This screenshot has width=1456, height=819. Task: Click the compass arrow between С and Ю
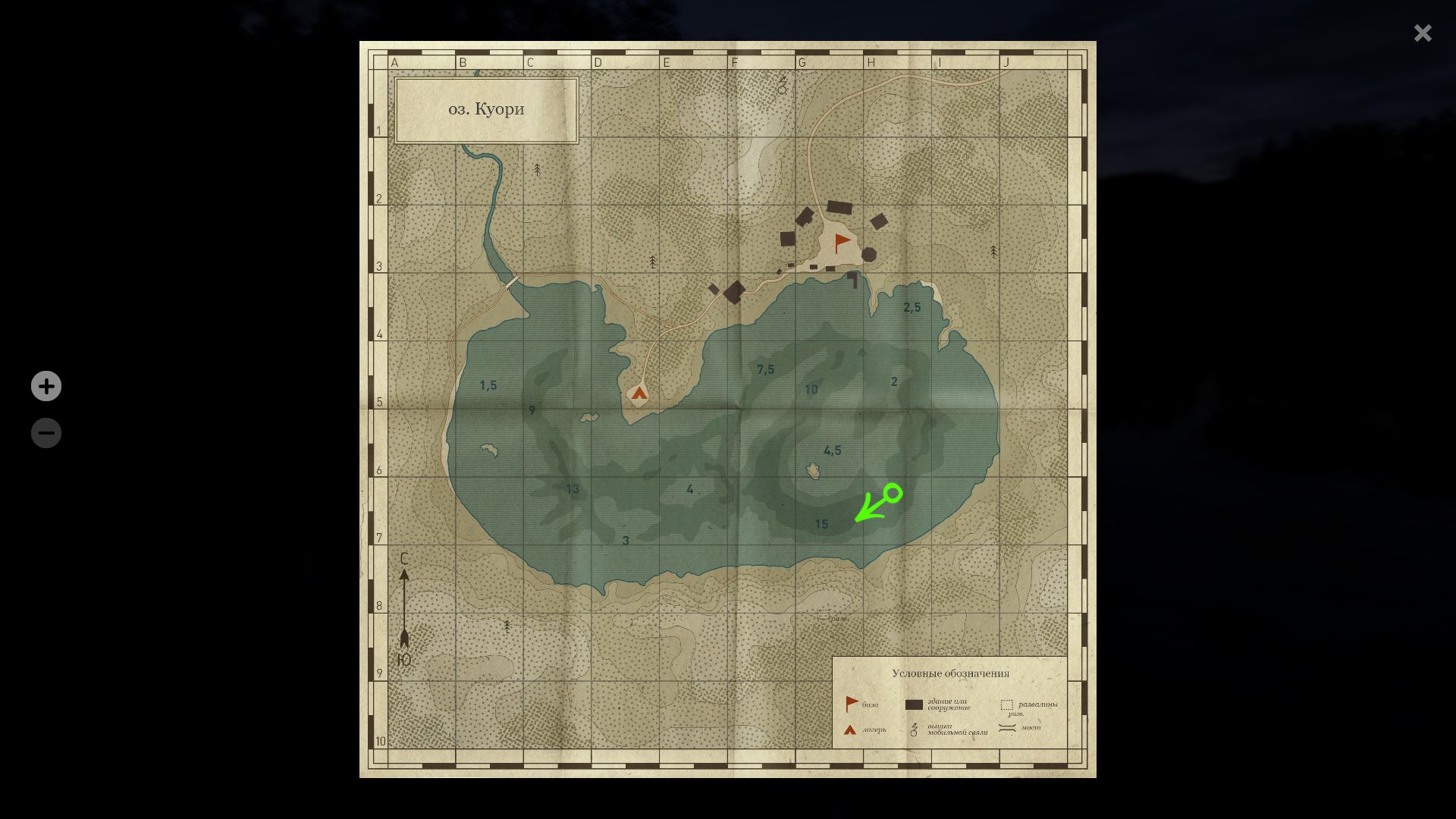pos(405,607)
